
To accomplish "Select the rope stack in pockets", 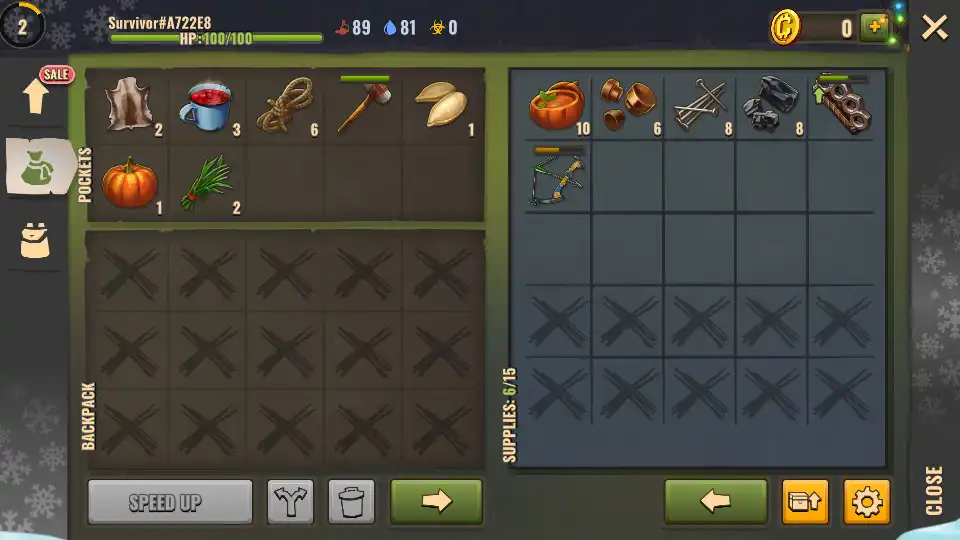I will [286, 107].
